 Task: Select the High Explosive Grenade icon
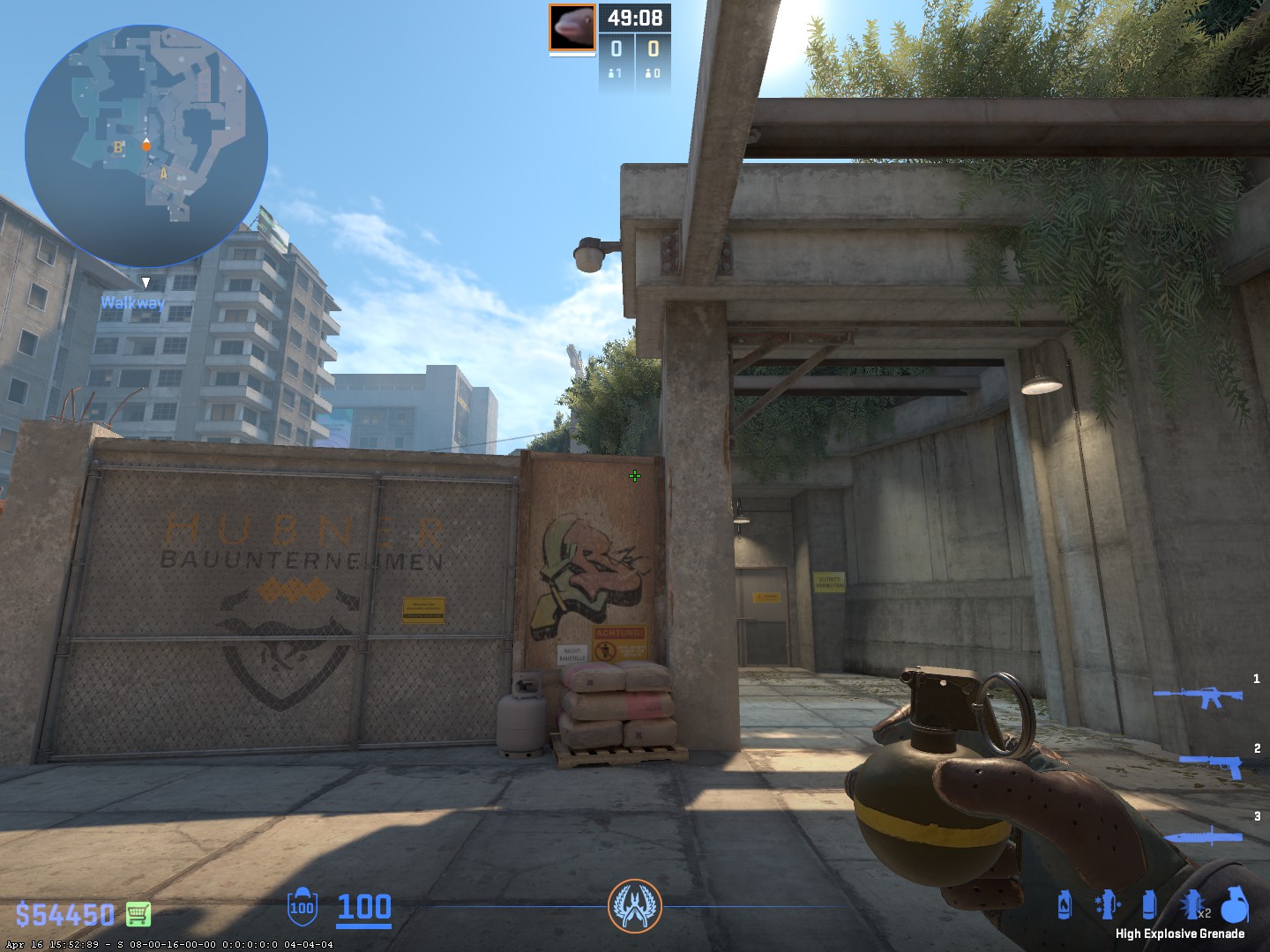pos(1235,904)
